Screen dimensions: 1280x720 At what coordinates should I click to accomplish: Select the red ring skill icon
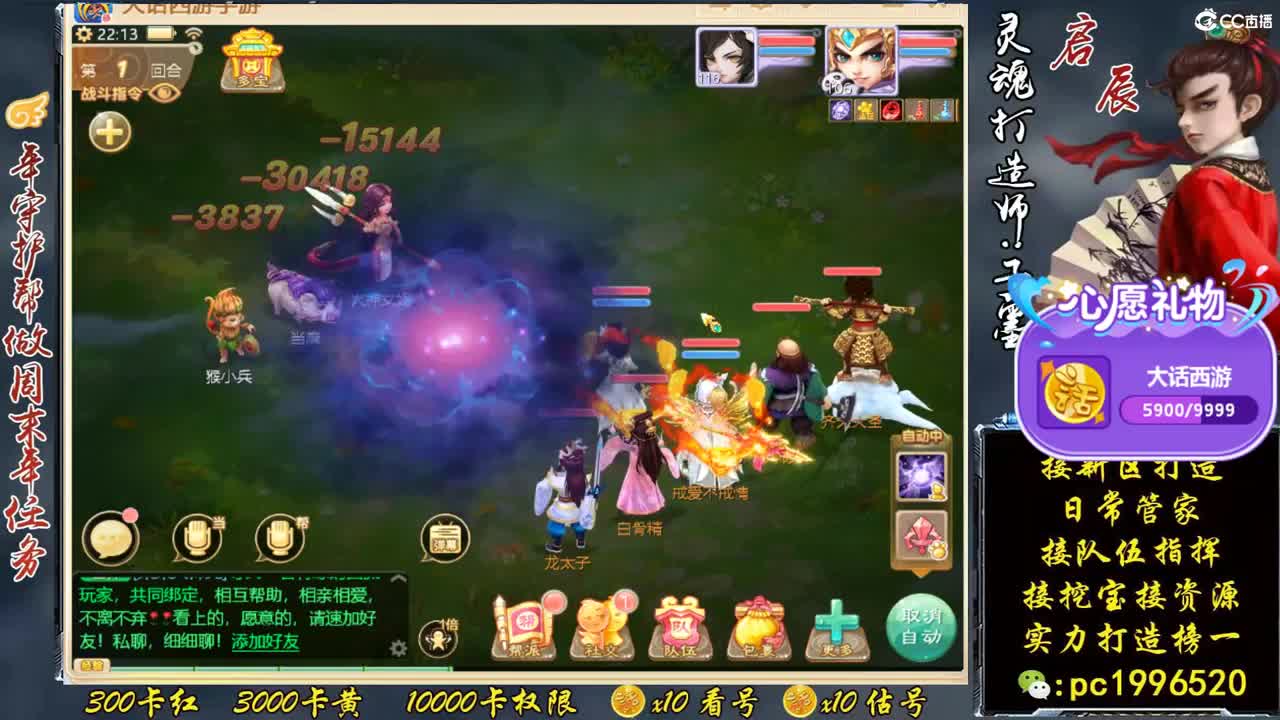pyautogui.click(x=890, y=108)
